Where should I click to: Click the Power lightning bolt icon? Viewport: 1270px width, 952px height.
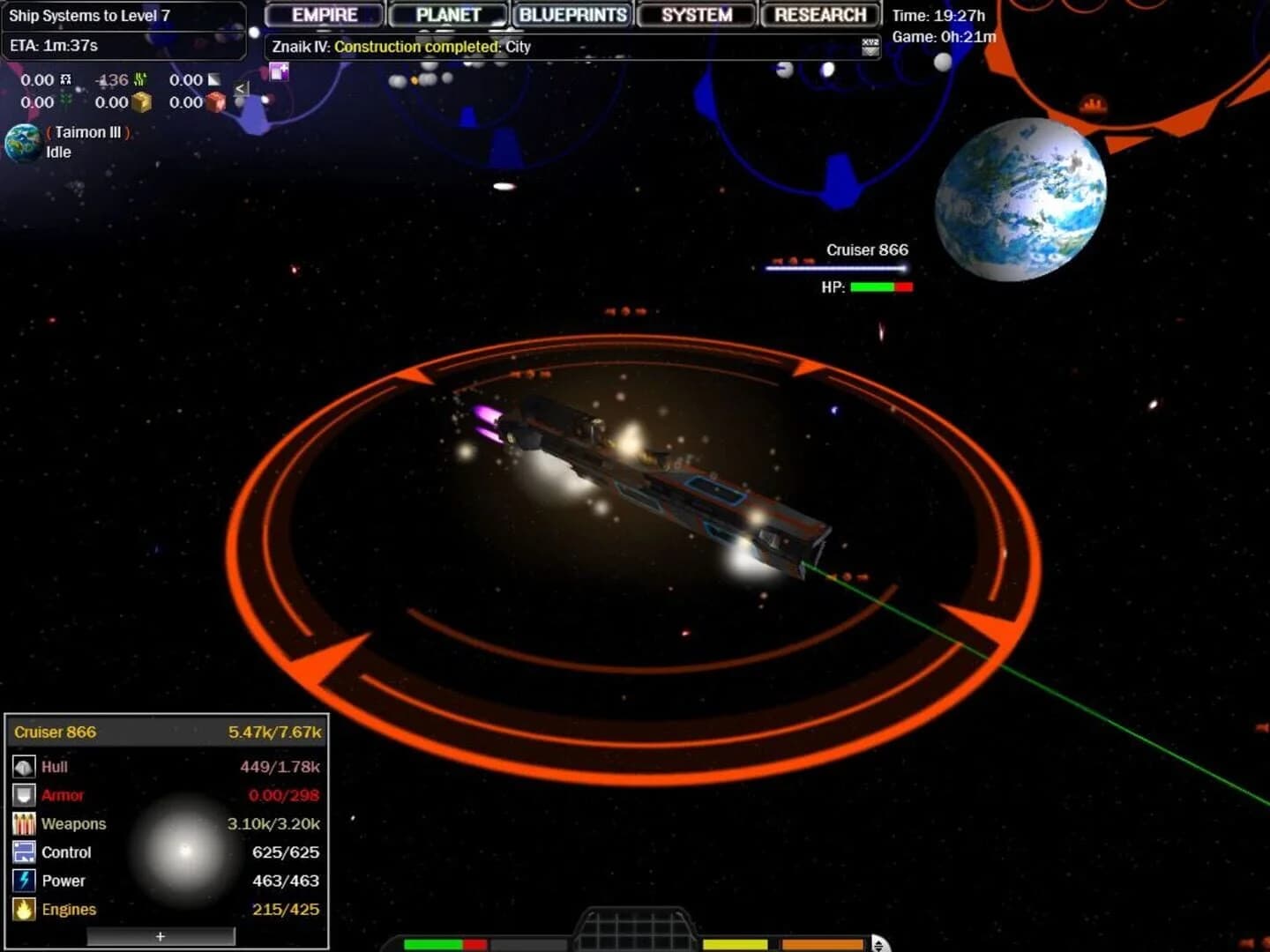click(x=22, y=880)
